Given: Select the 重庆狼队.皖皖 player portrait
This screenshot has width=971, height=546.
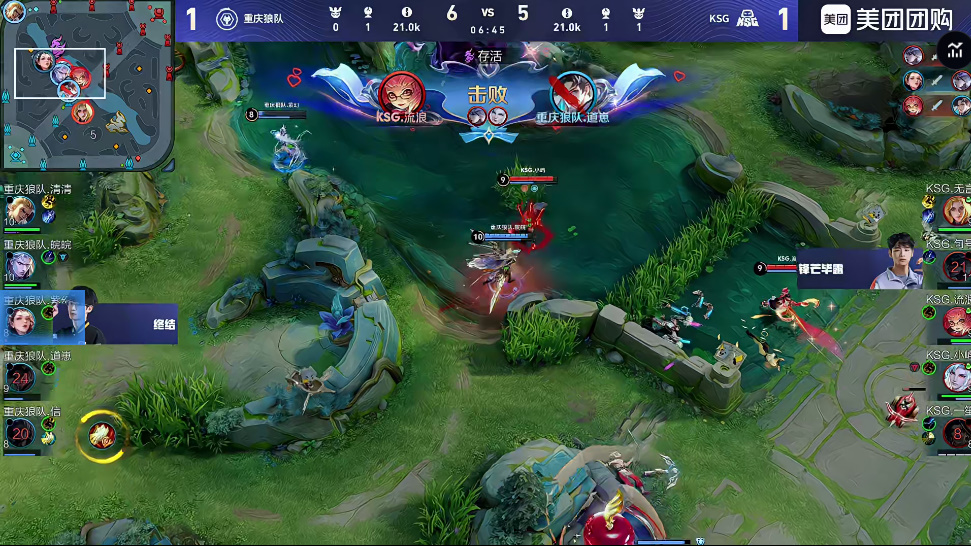Looking at the screenshot, I should [x=22, y=265].
